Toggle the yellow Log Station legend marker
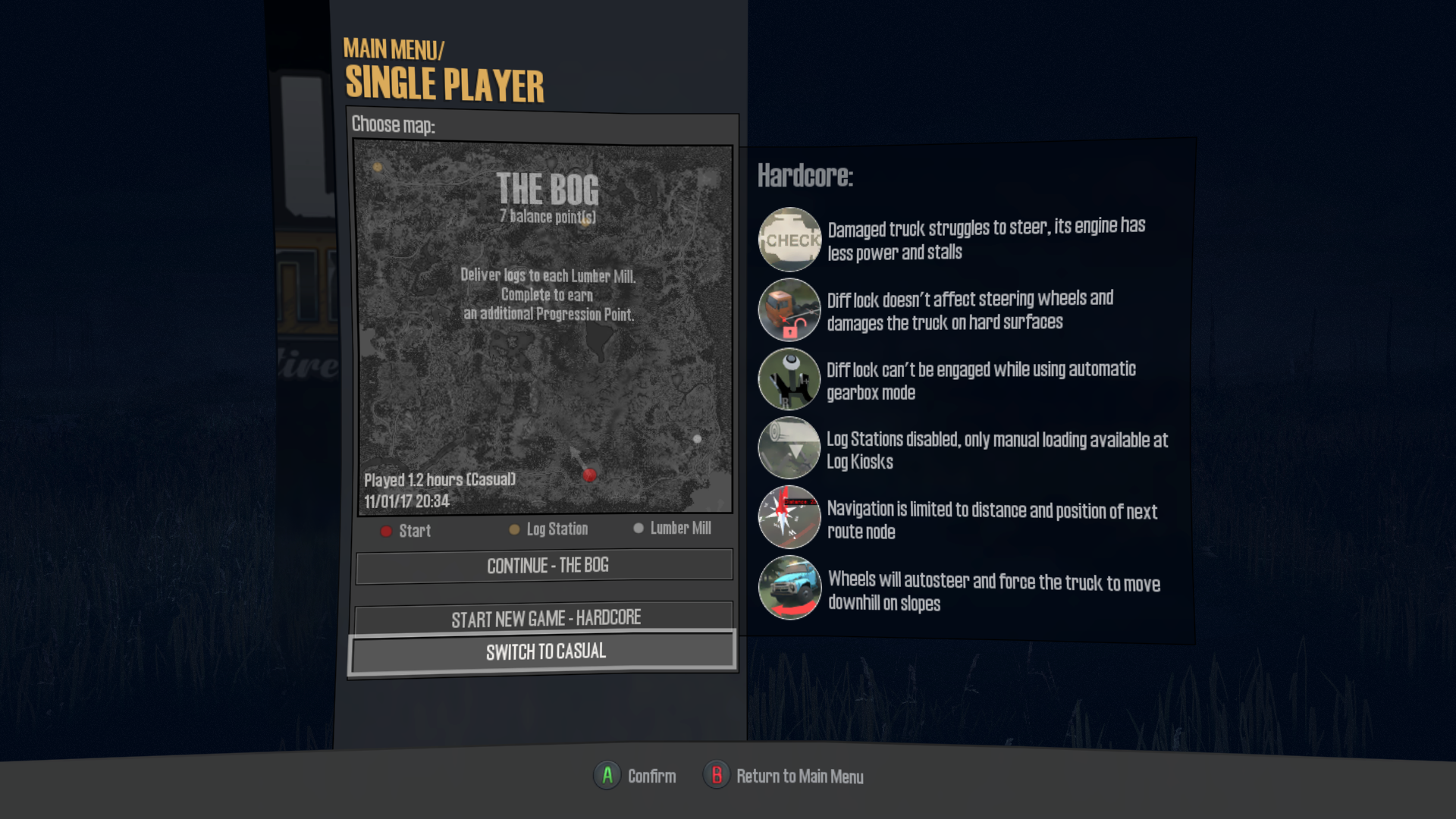 click(x=514, y=529)
